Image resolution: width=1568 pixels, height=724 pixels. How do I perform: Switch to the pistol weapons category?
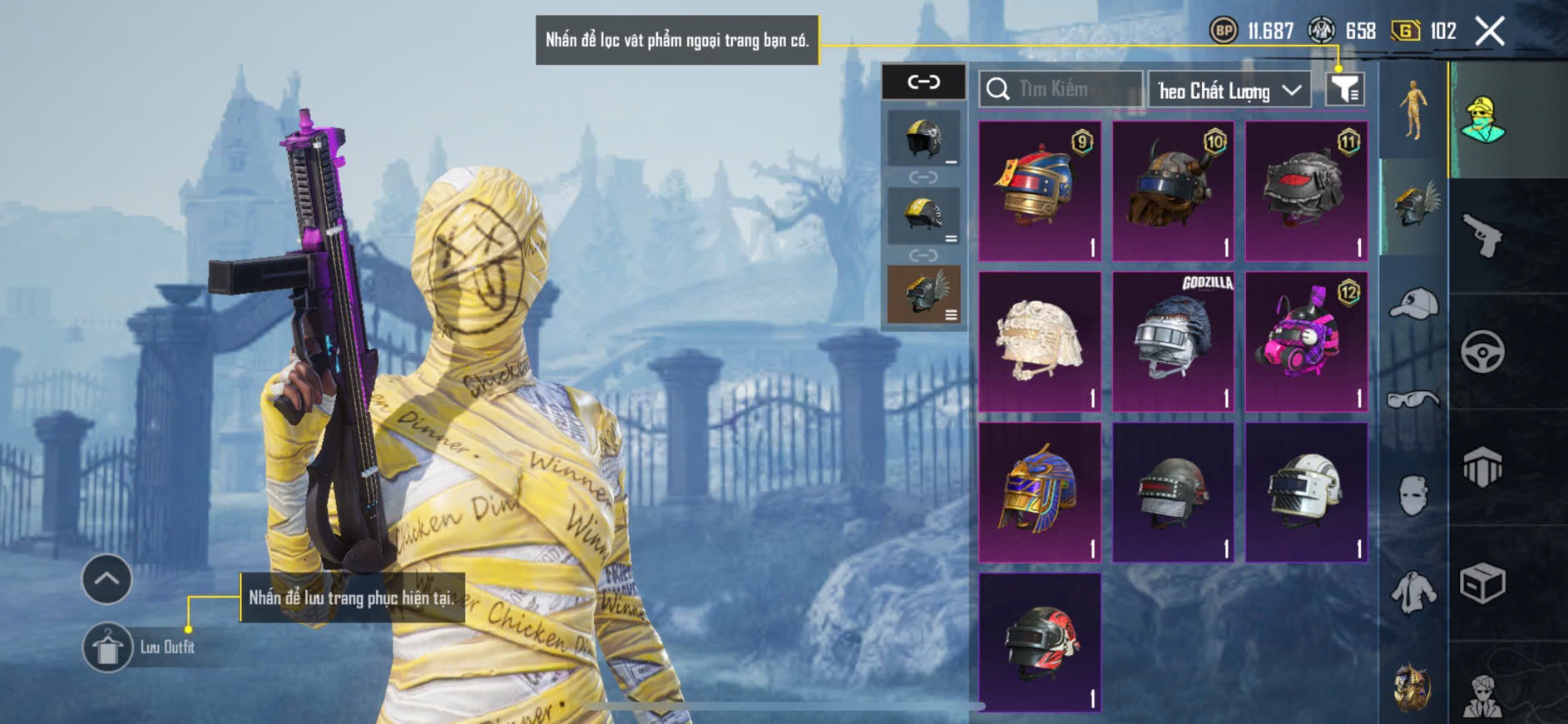[1482, 236]
